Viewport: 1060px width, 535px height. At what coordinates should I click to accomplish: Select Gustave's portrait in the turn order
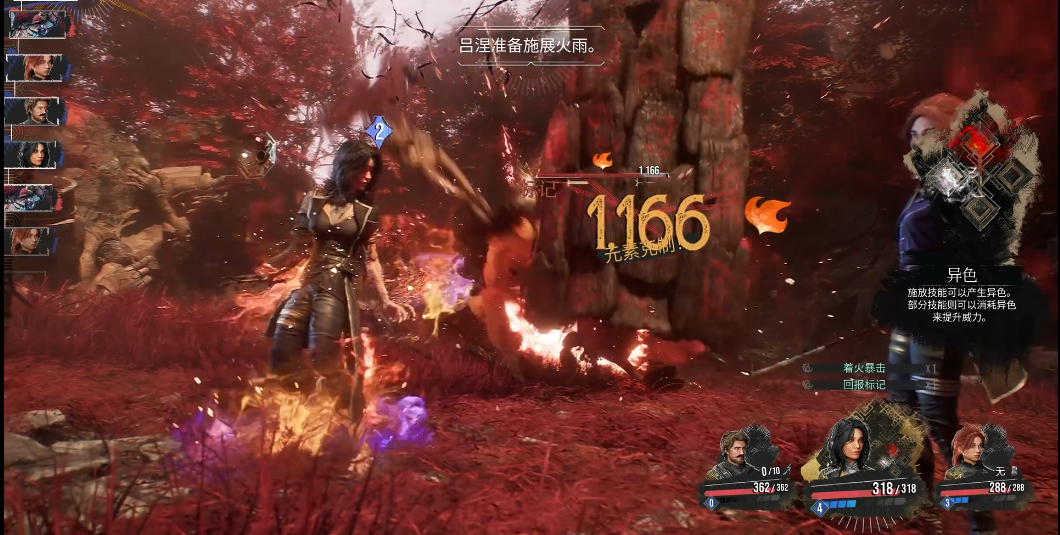(36, 111)
